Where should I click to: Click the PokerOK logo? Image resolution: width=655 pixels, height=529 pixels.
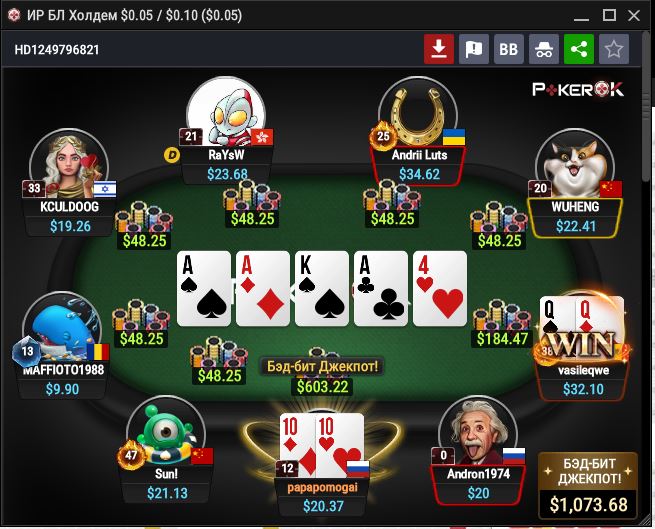pos(578,88)
